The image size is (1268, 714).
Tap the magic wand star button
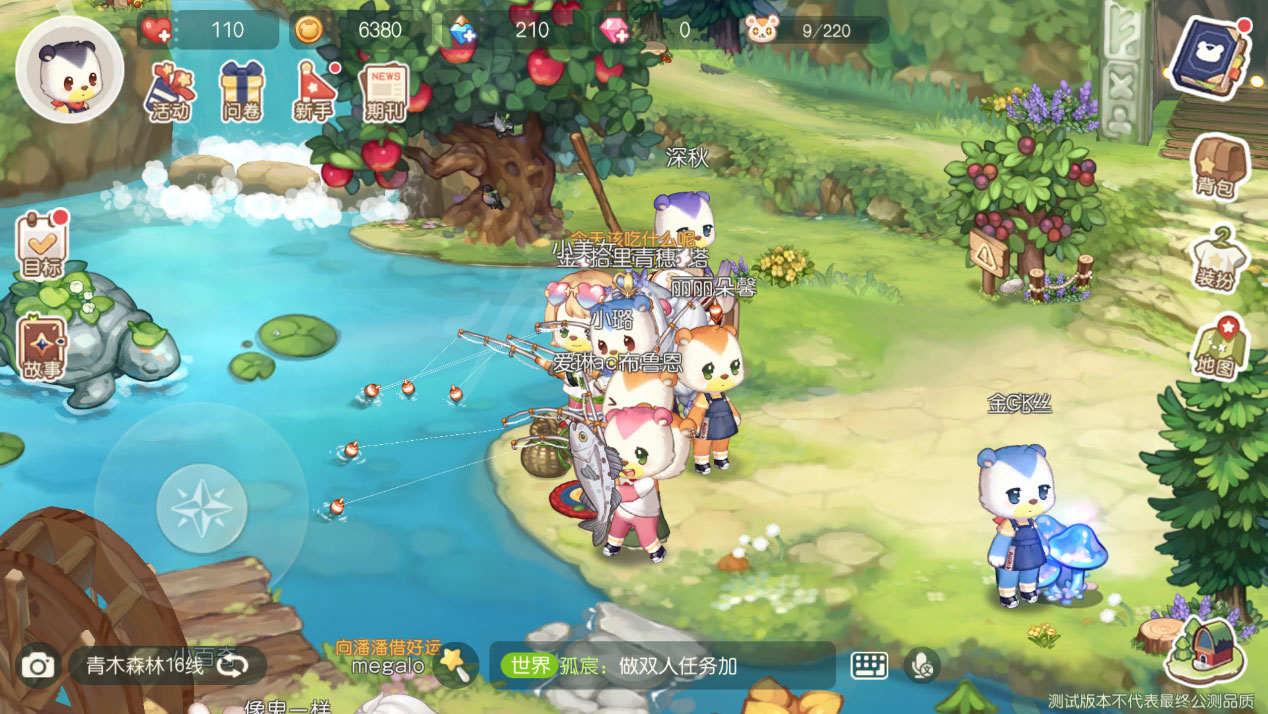[456, 663]
